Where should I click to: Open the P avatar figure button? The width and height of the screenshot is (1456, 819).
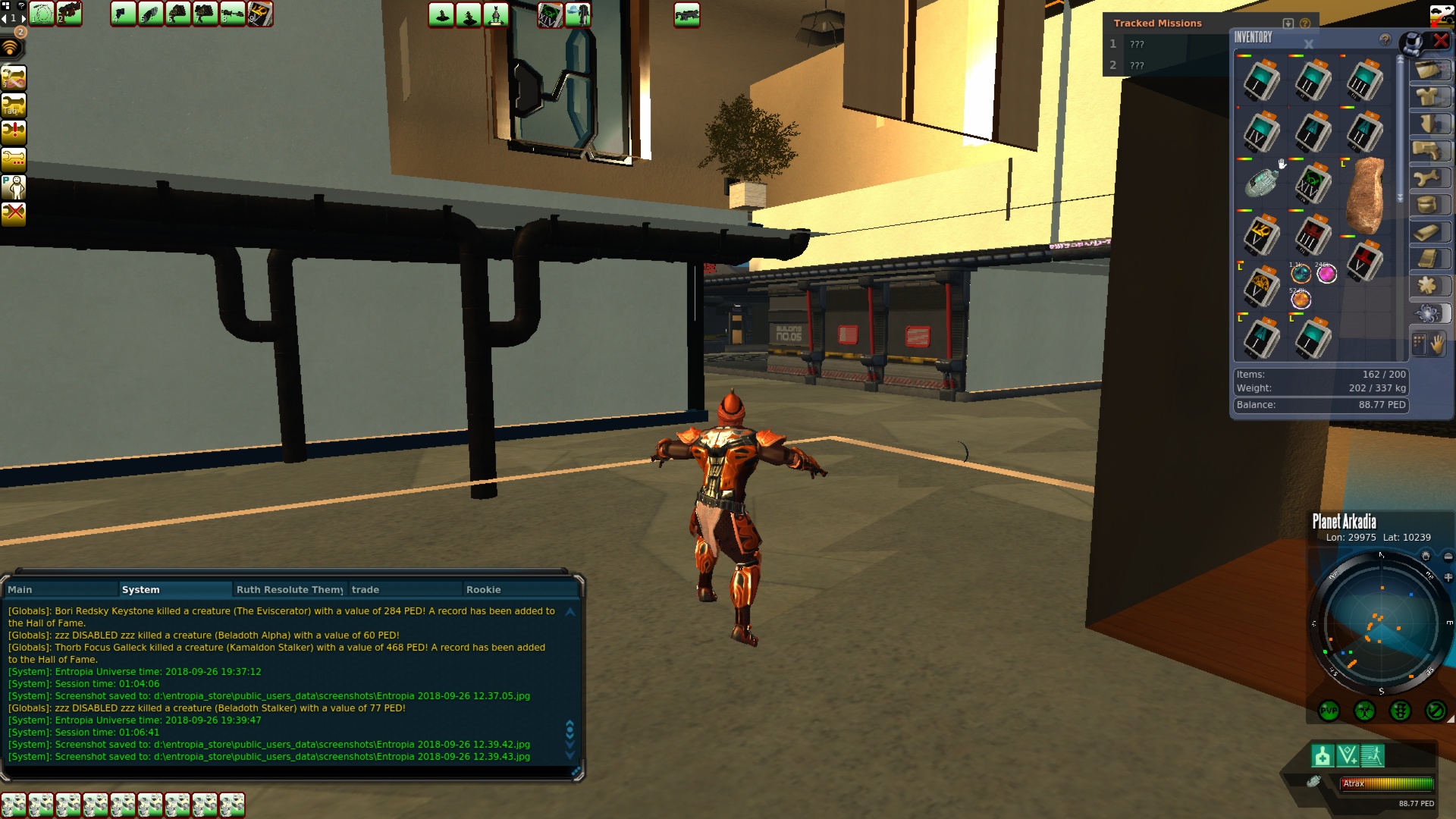pos(14,187)
